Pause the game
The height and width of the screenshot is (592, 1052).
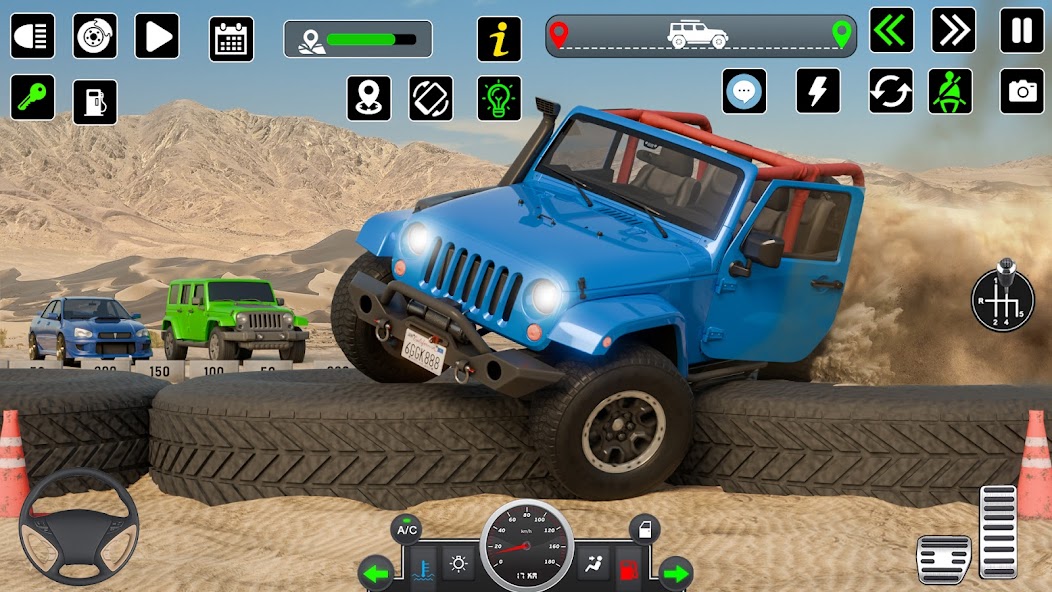[1022, 30]
